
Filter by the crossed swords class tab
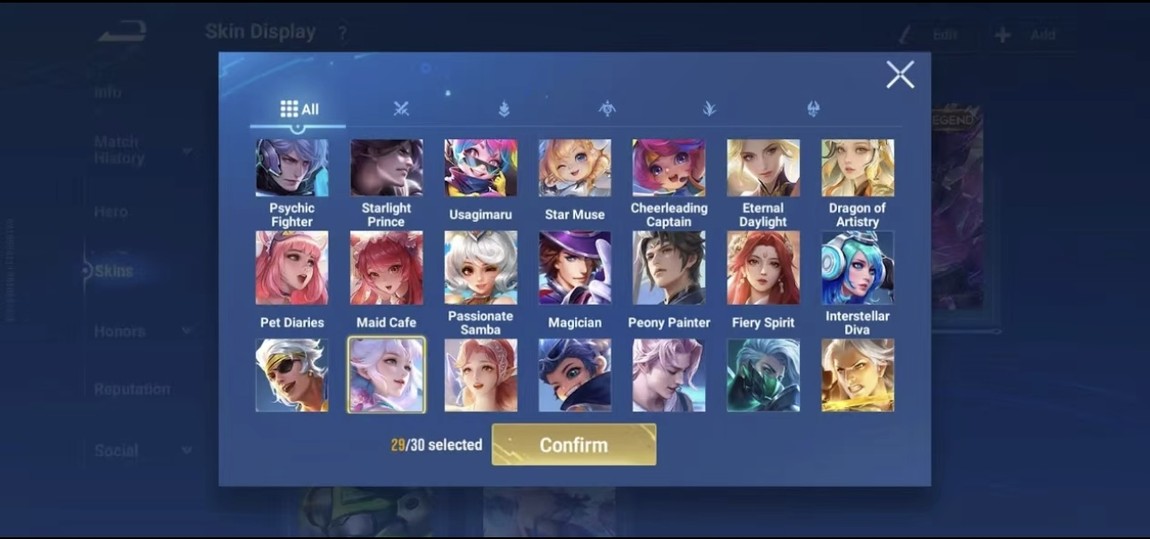coord(402,109)
